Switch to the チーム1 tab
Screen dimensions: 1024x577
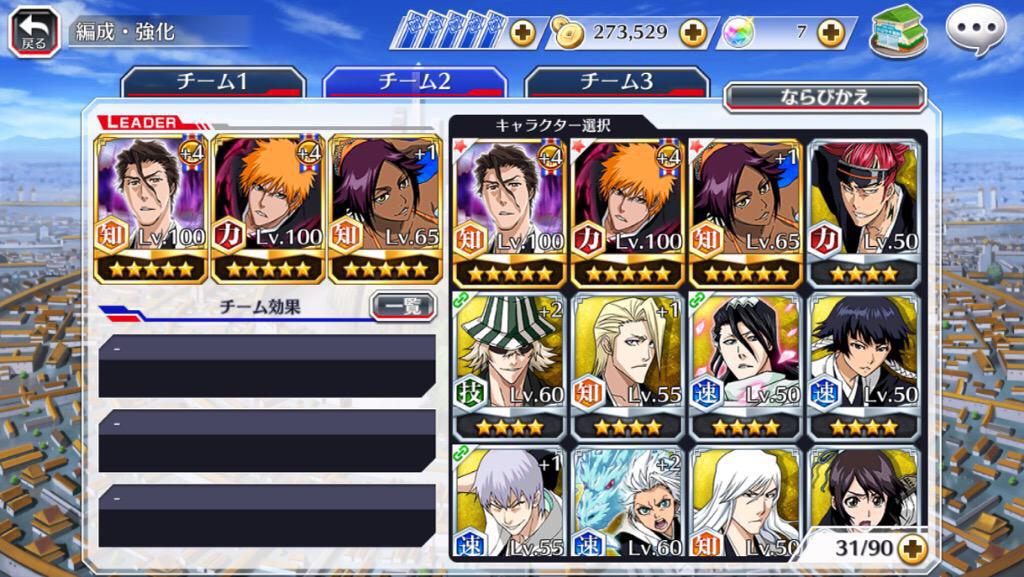point(212,83)
